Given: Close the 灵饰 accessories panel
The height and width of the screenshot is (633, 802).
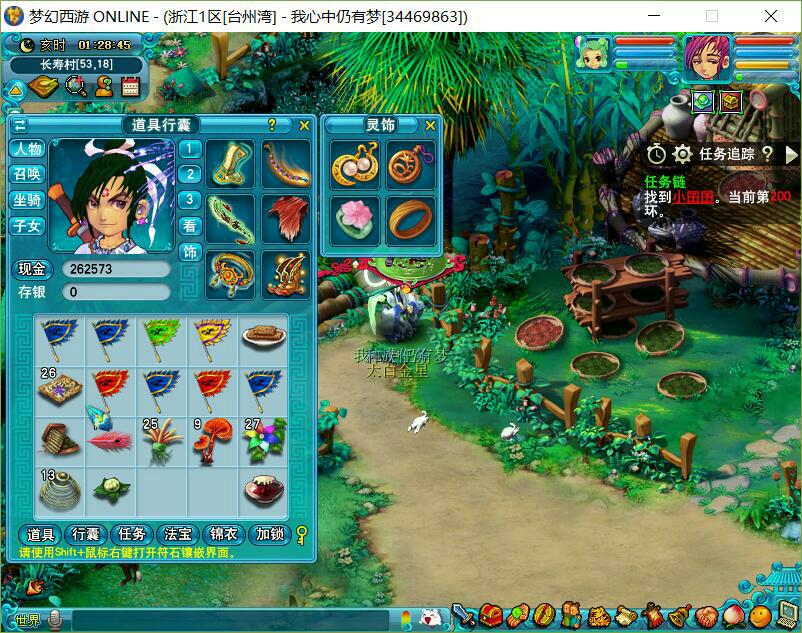Looking at the screenshot, I should [430, 125].
